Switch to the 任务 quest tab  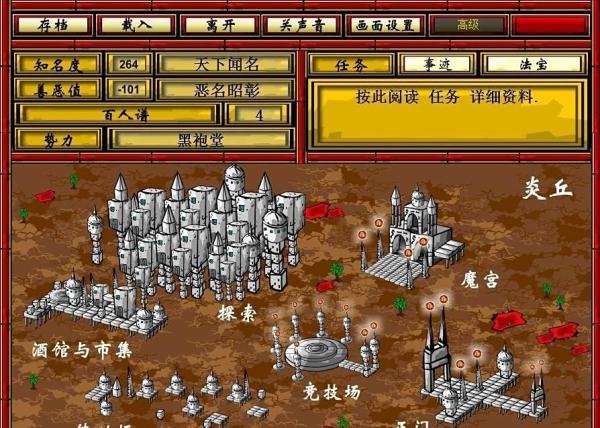[352, 64]
